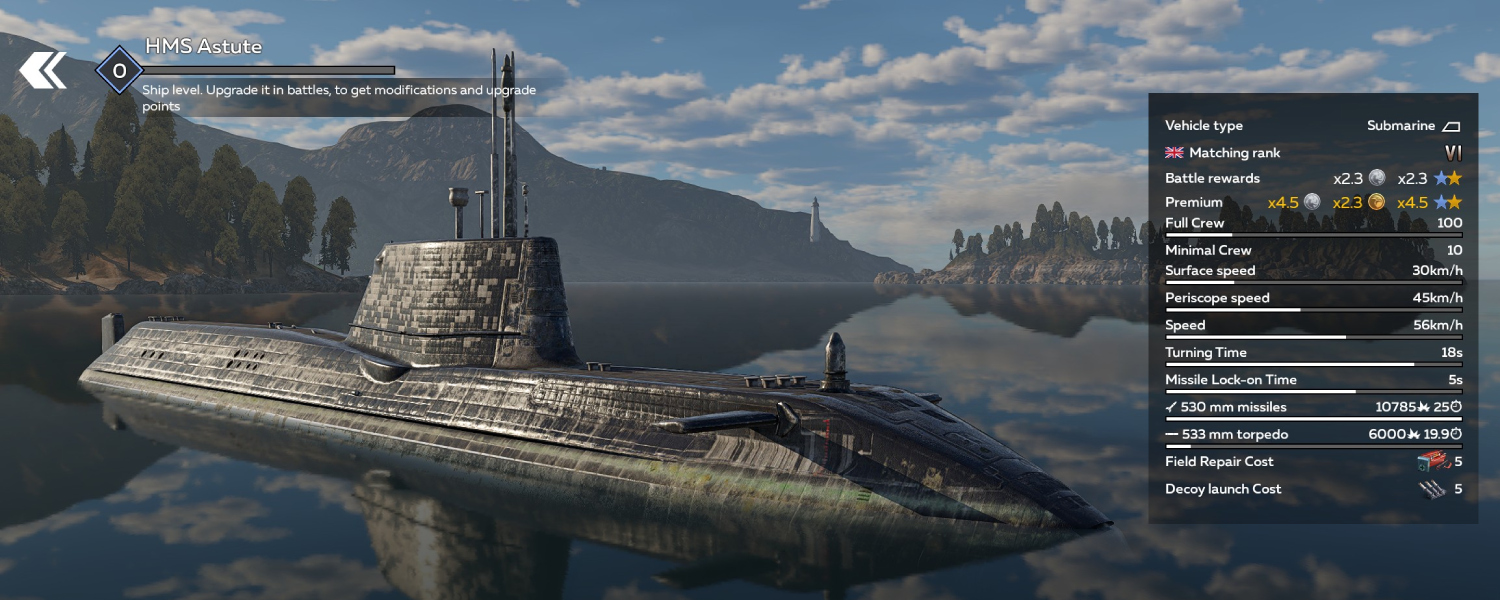The width and height of the screenshot is (1500, 600).
Task: Go back using the double-chevron arrow
Action: click(x=43, y=70)
